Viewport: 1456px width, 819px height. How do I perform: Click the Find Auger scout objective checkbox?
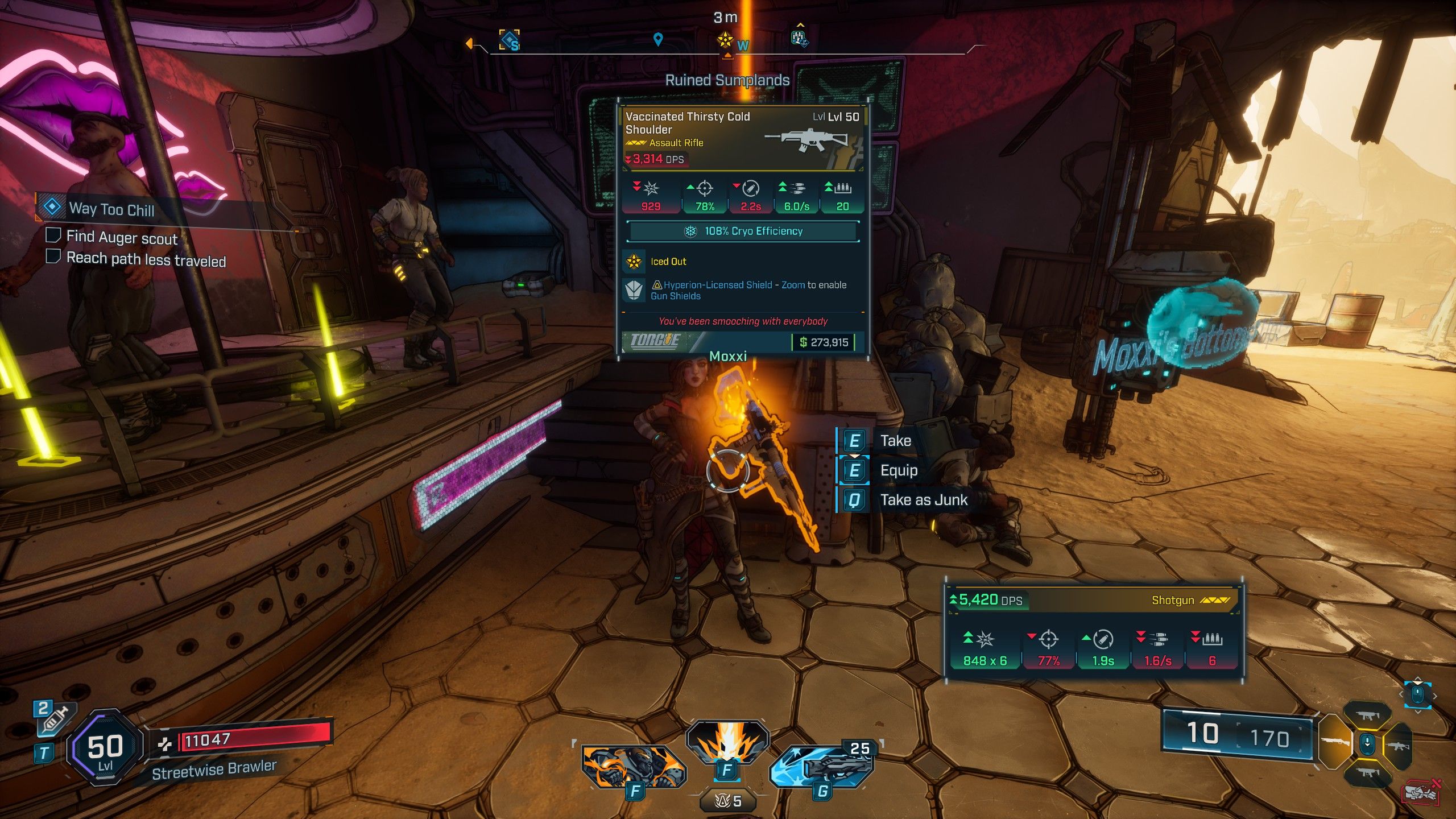pyautogui.click(x=53, y=235)
